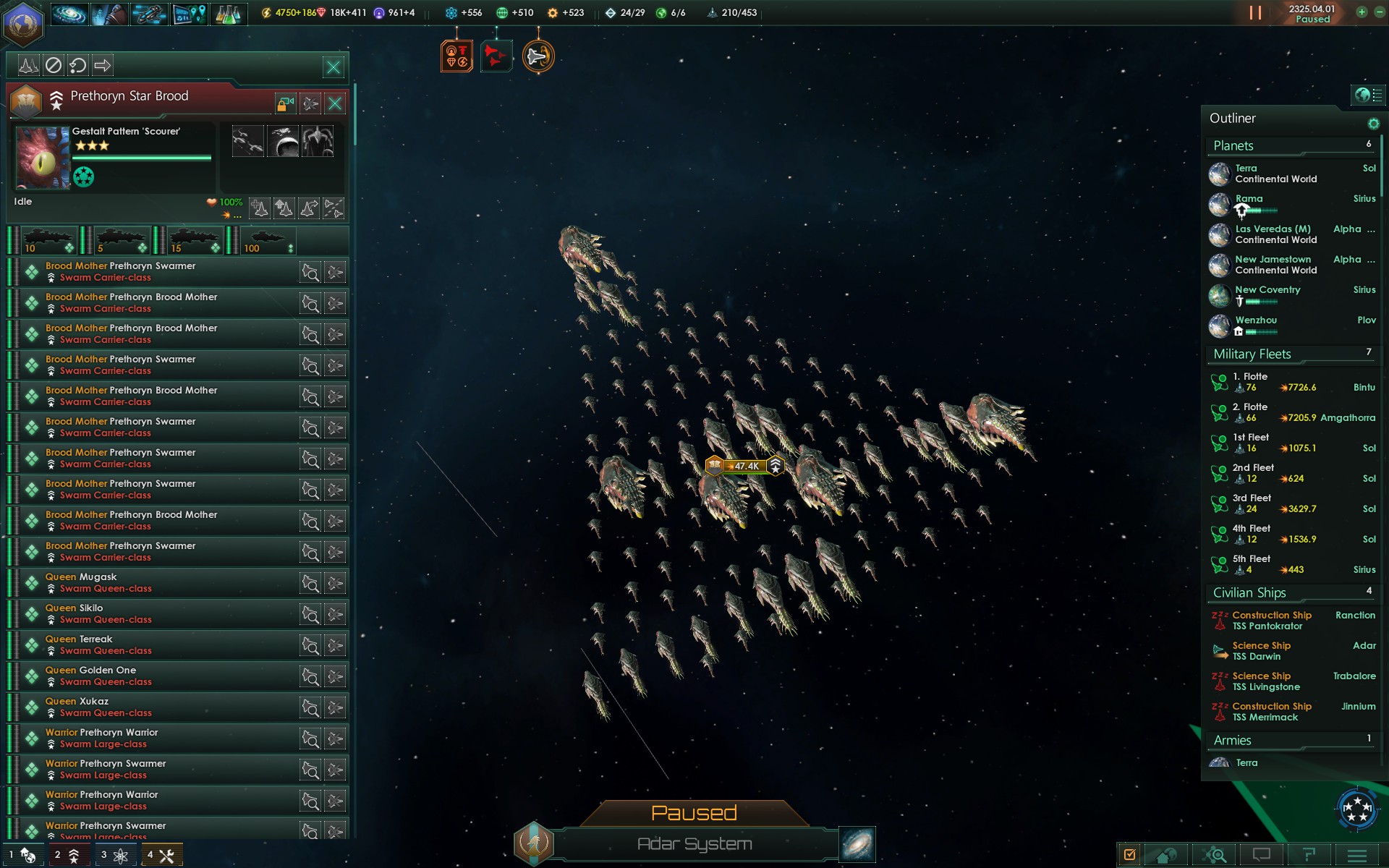
Task: Select Queen Mugask ship row
Action: (159, 583)
